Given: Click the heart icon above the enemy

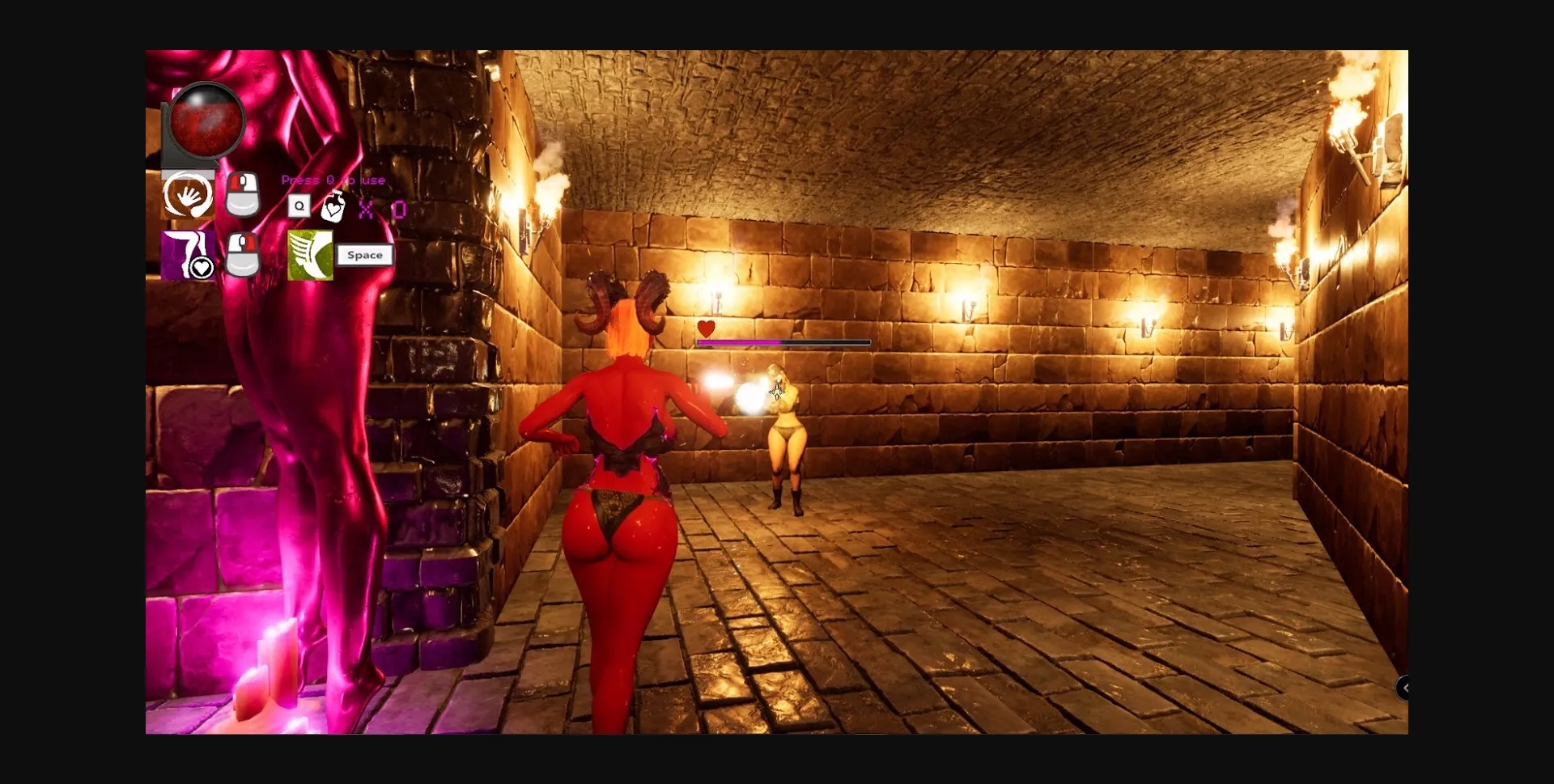Looking at the screenshot, I should (x=706, y=329).
